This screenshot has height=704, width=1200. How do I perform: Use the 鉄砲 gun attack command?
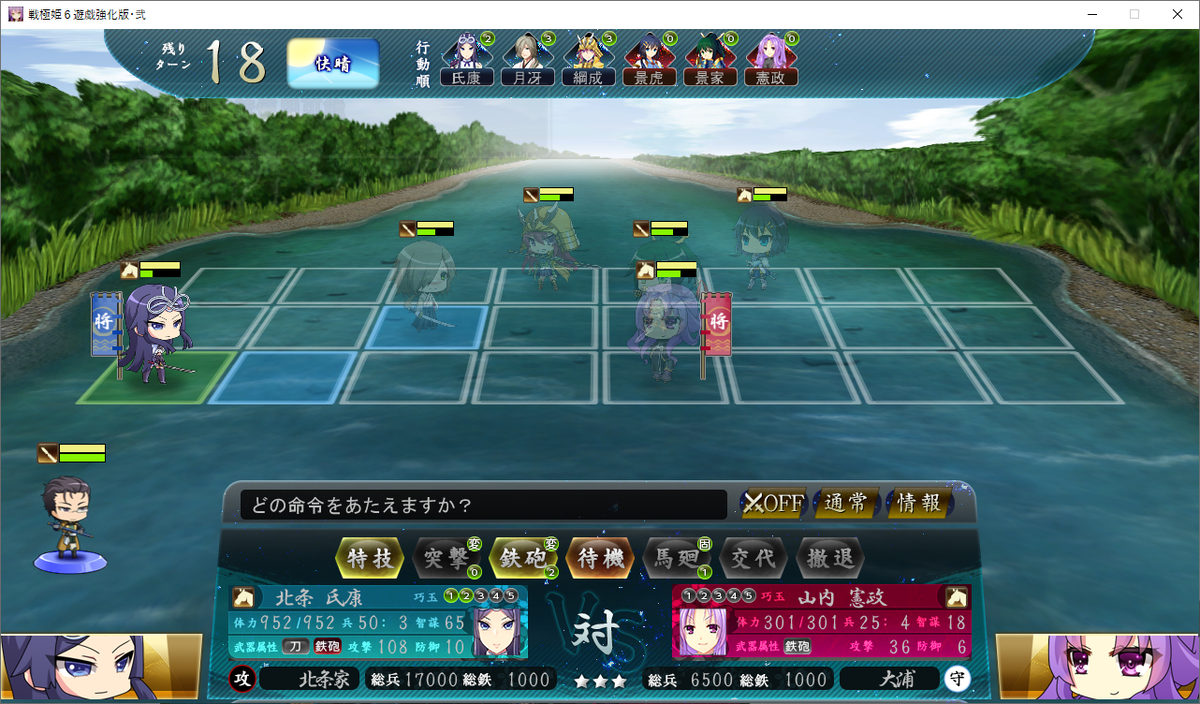[523, 558]
